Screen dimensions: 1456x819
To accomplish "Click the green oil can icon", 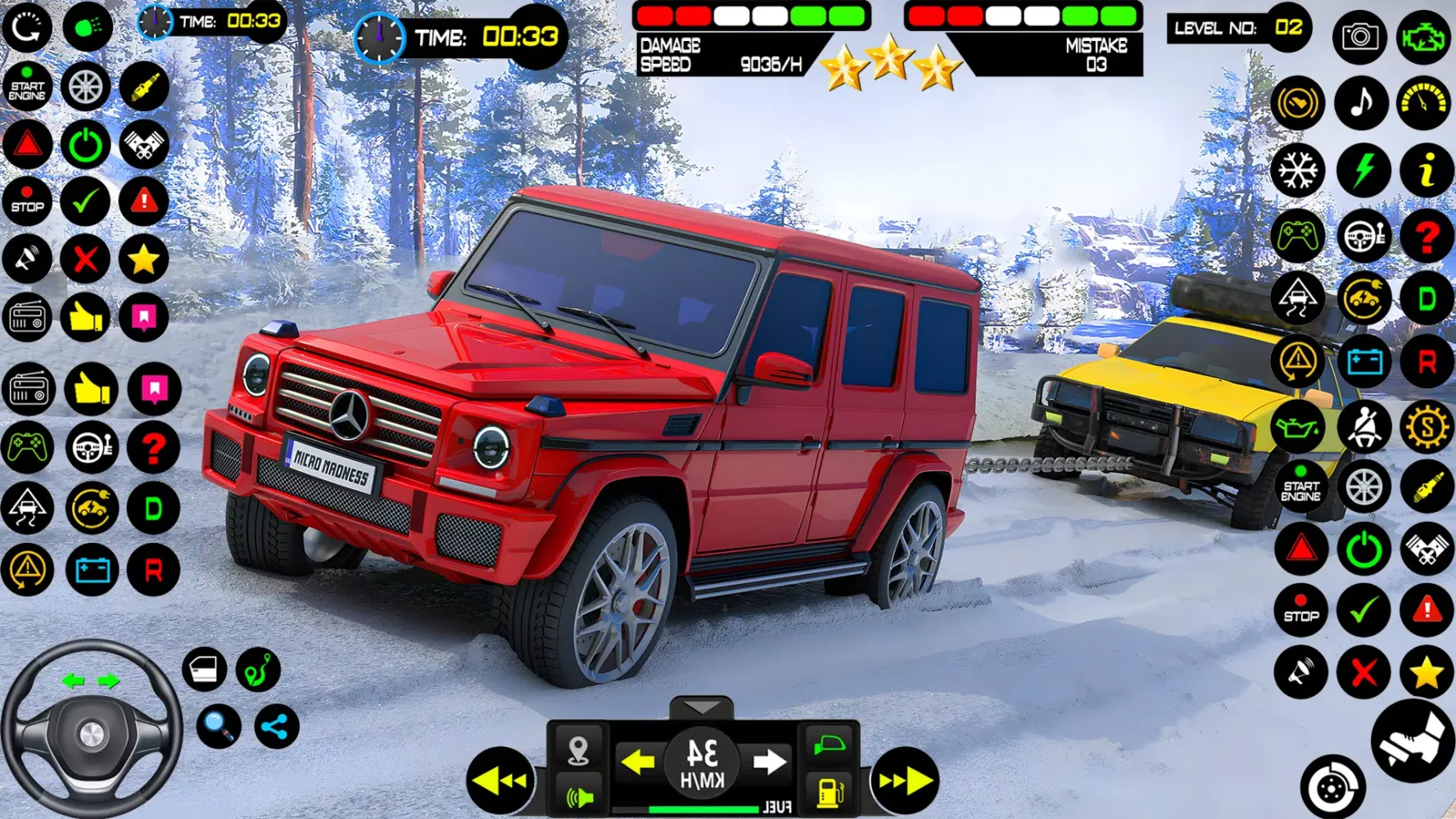I will [1298, 426].
